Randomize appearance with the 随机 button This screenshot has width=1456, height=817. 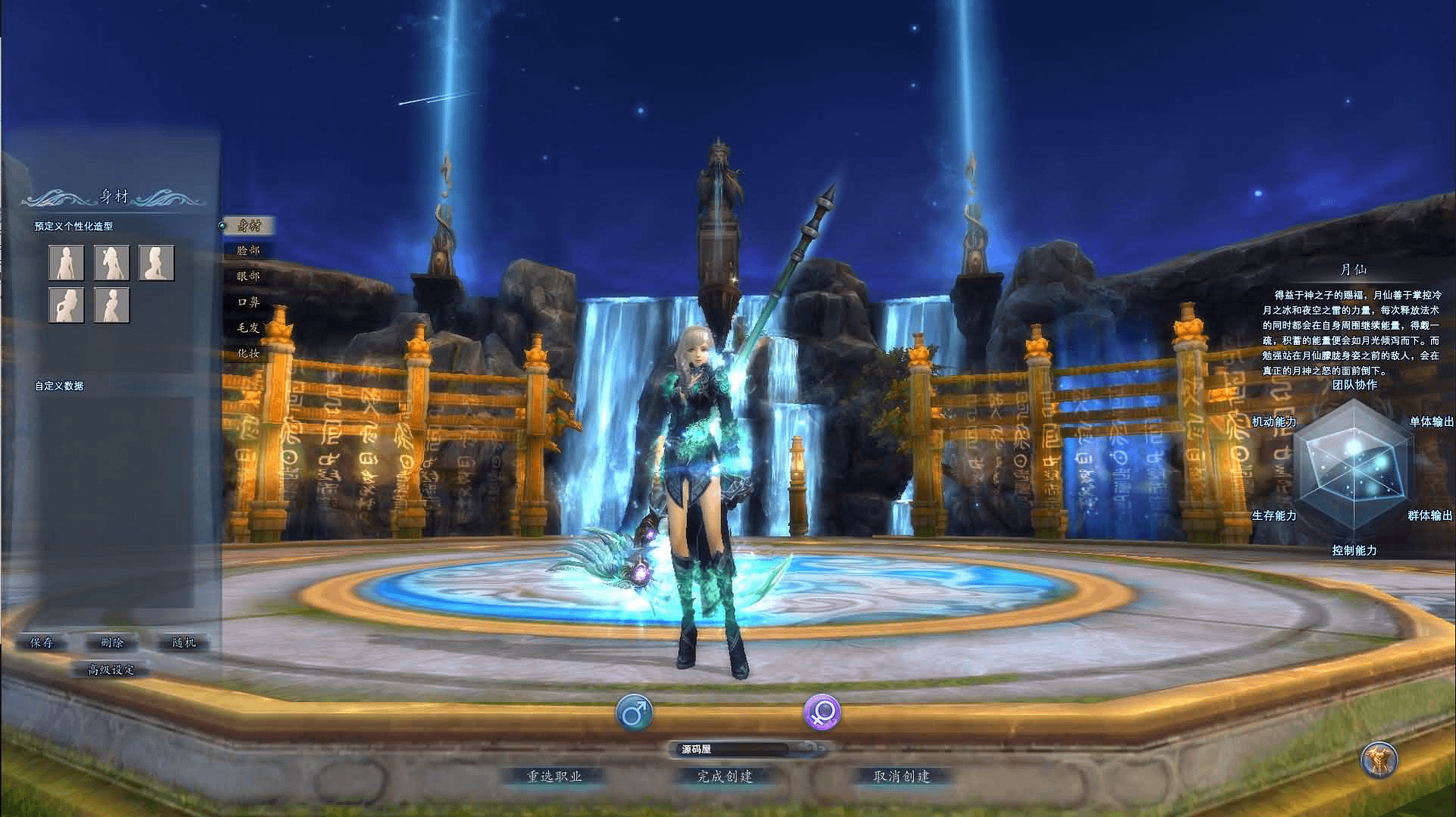coord(184,643)
